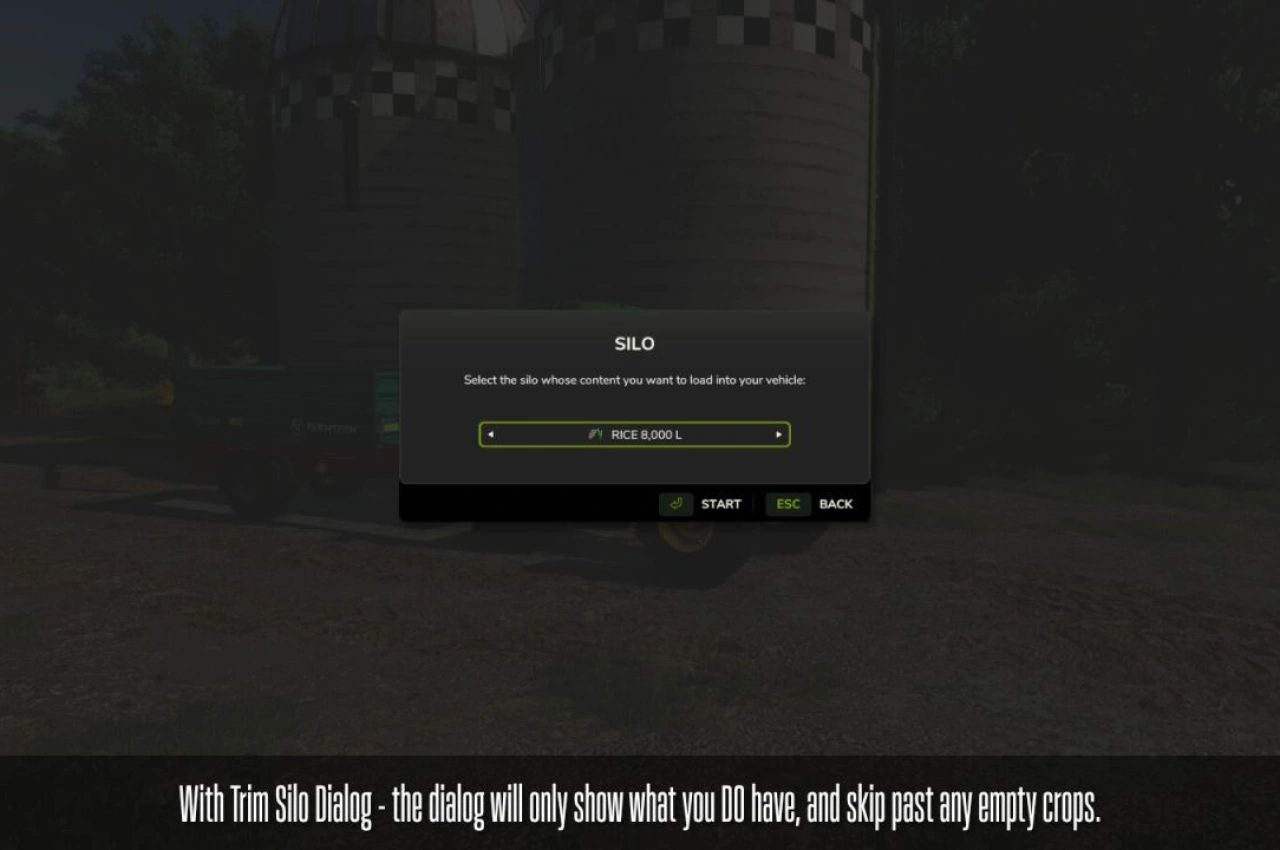
Task: Click the highlighted ESC key prompt icon
Action: click(787, 504)
